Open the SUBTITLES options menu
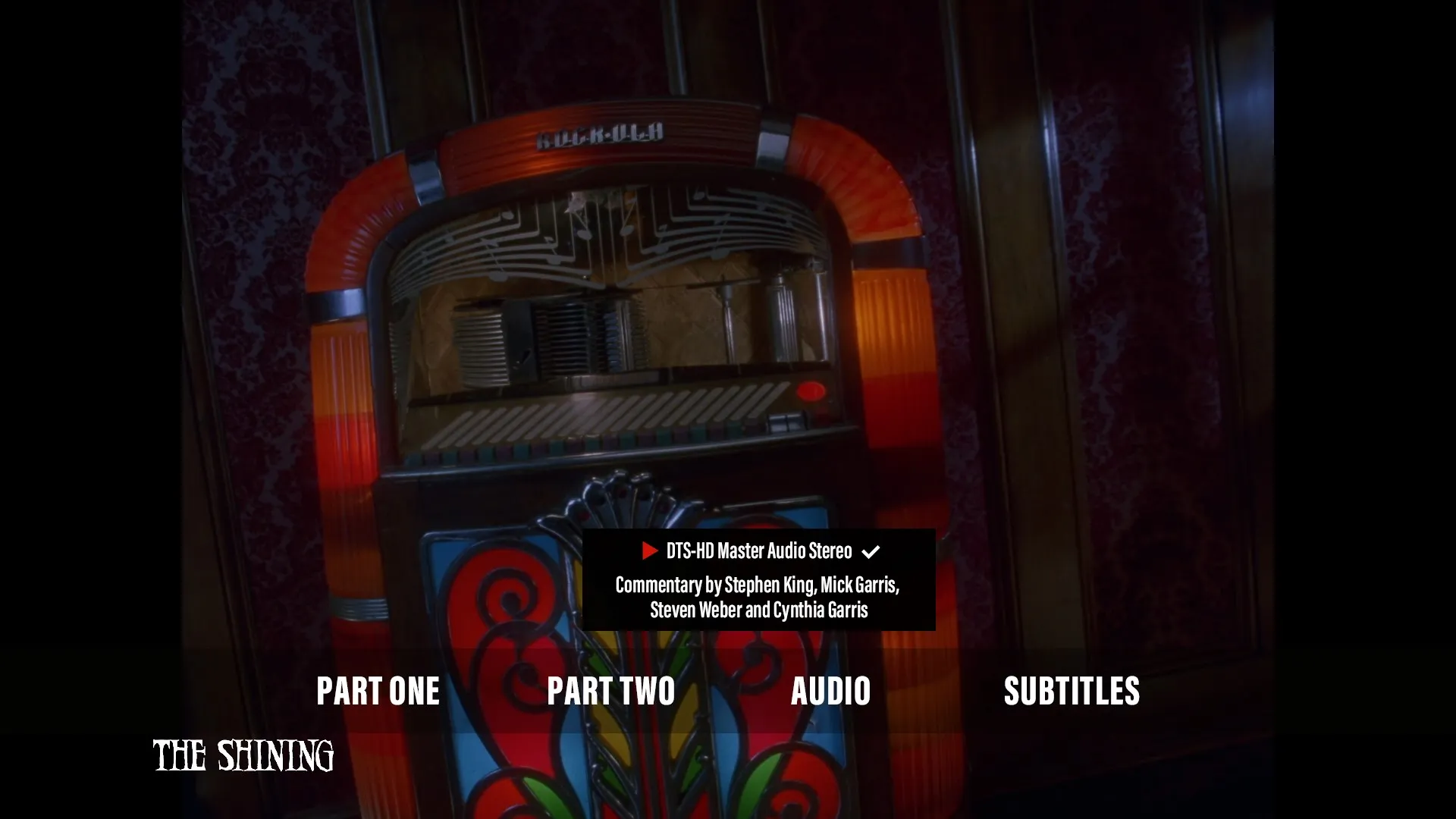Screen dimensions: 1456x819 click(x=1072, y=691)
